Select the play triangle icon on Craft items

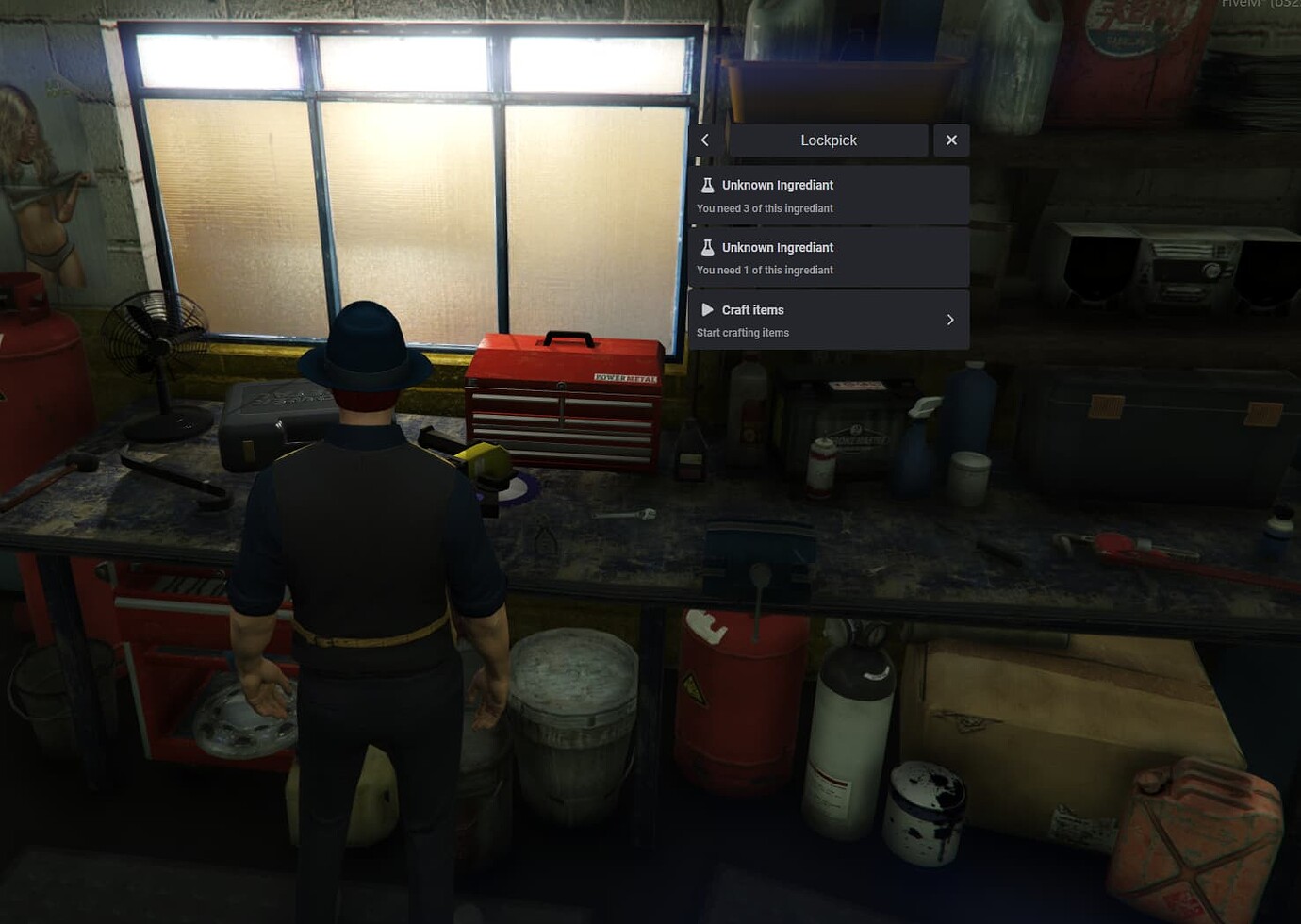708,309
